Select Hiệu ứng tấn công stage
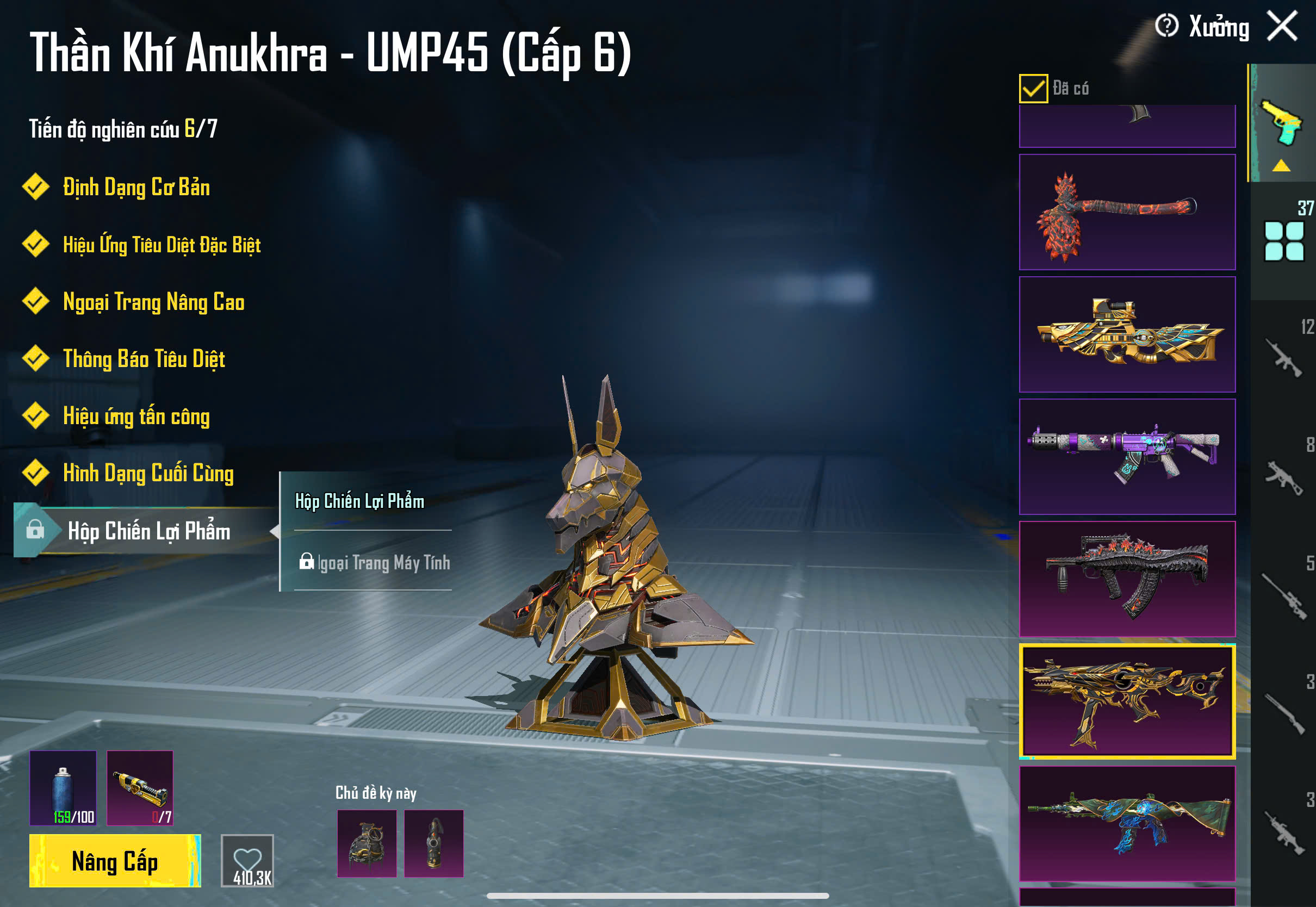 coord(136,417)
